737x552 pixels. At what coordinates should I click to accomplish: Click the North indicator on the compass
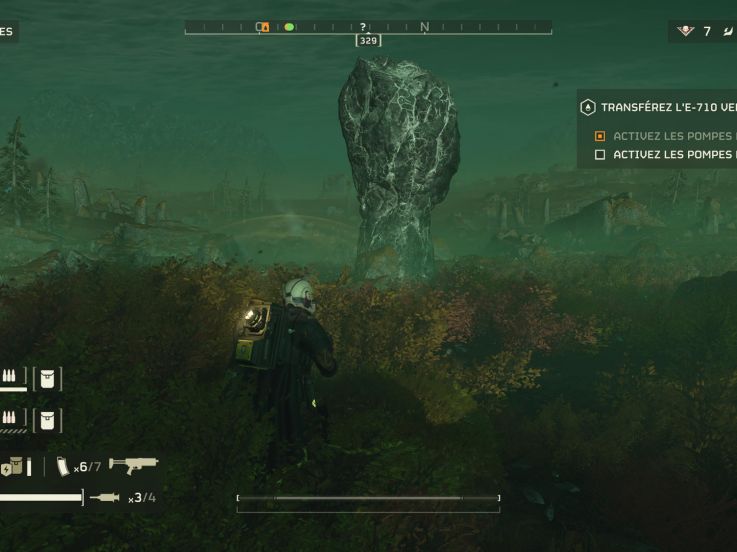424,27
